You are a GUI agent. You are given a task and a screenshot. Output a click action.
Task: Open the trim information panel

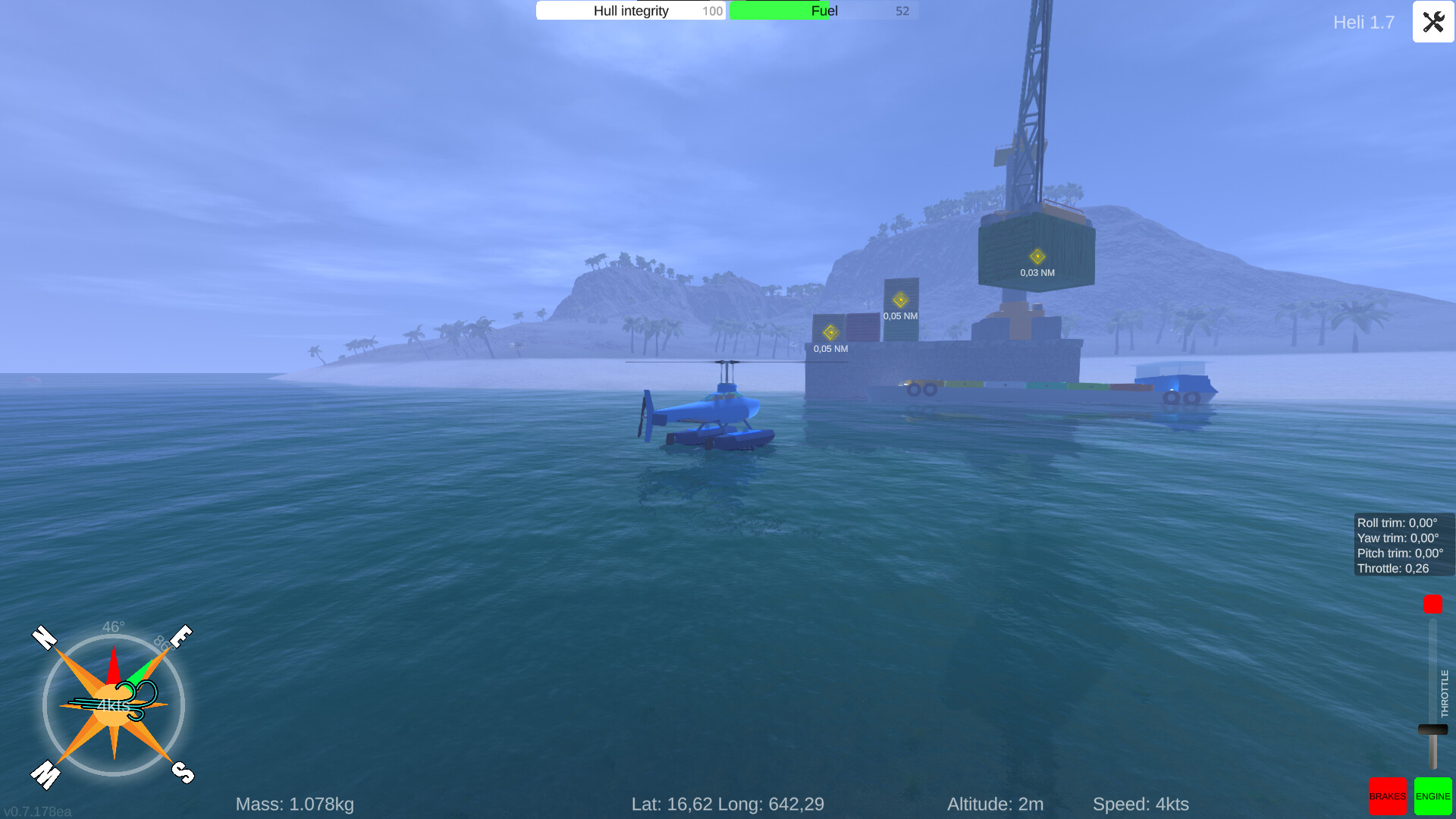click(1403, 544)
